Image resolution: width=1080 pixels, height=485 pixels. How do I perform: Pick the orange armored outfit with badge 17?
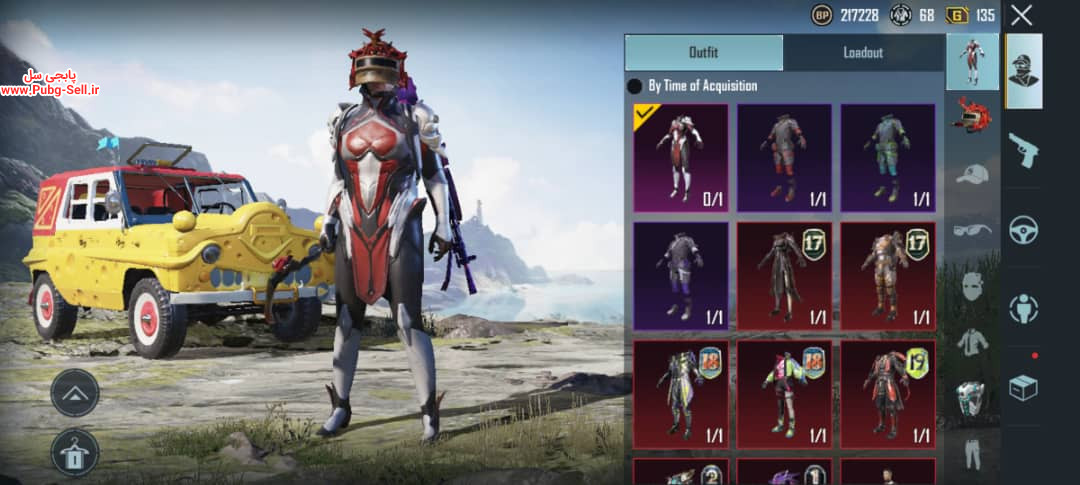(x=888, y=276)
